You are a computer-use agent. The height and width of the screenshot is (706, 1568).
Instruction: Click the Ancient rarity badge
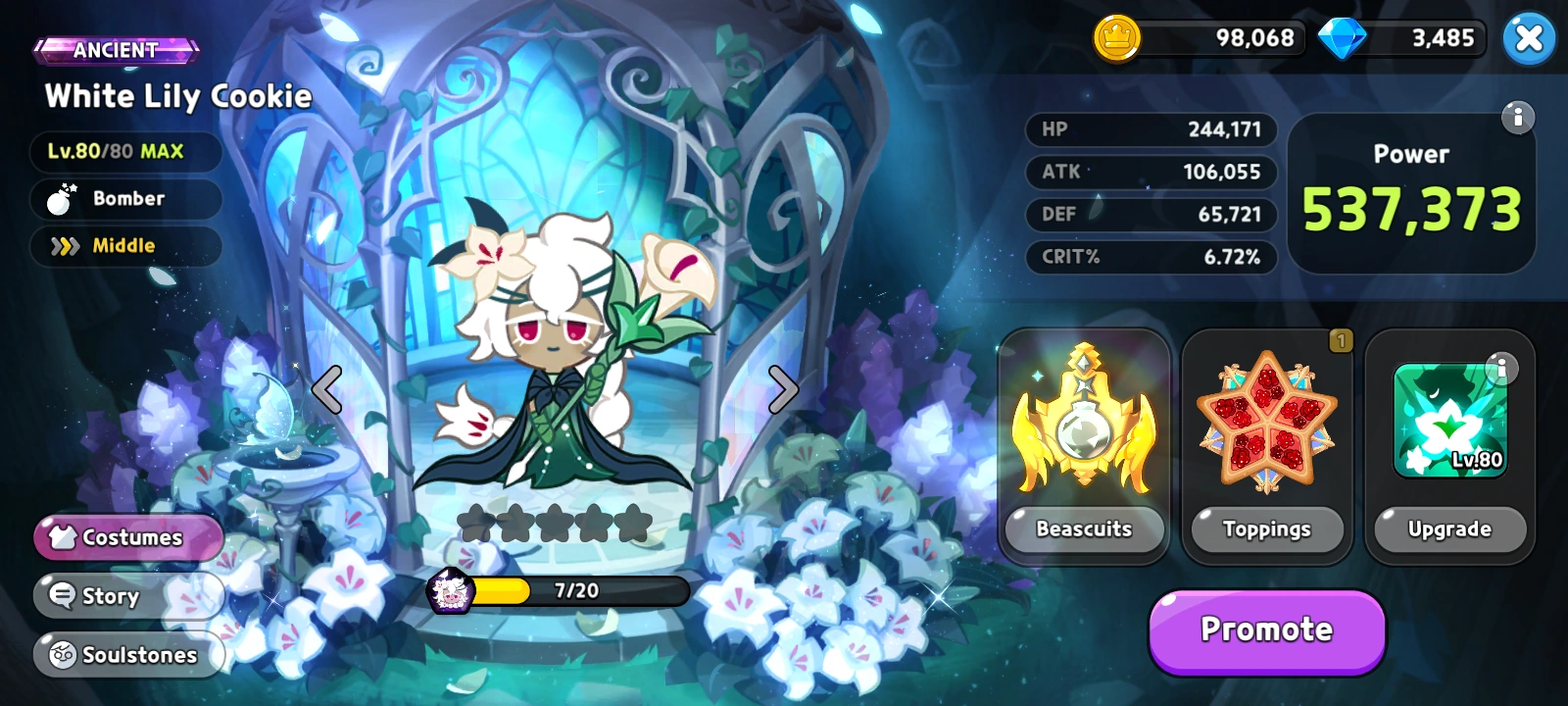[119, 50]
